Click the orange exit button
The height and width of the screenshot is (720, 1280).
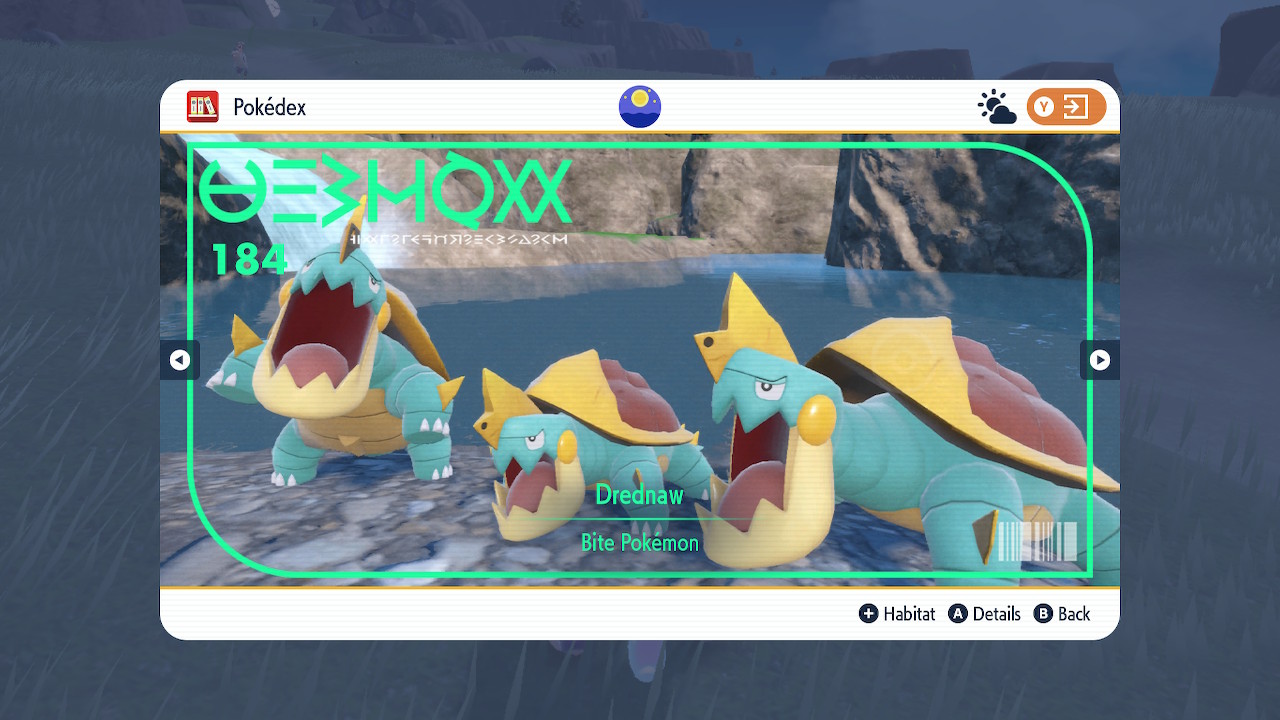1066,107
